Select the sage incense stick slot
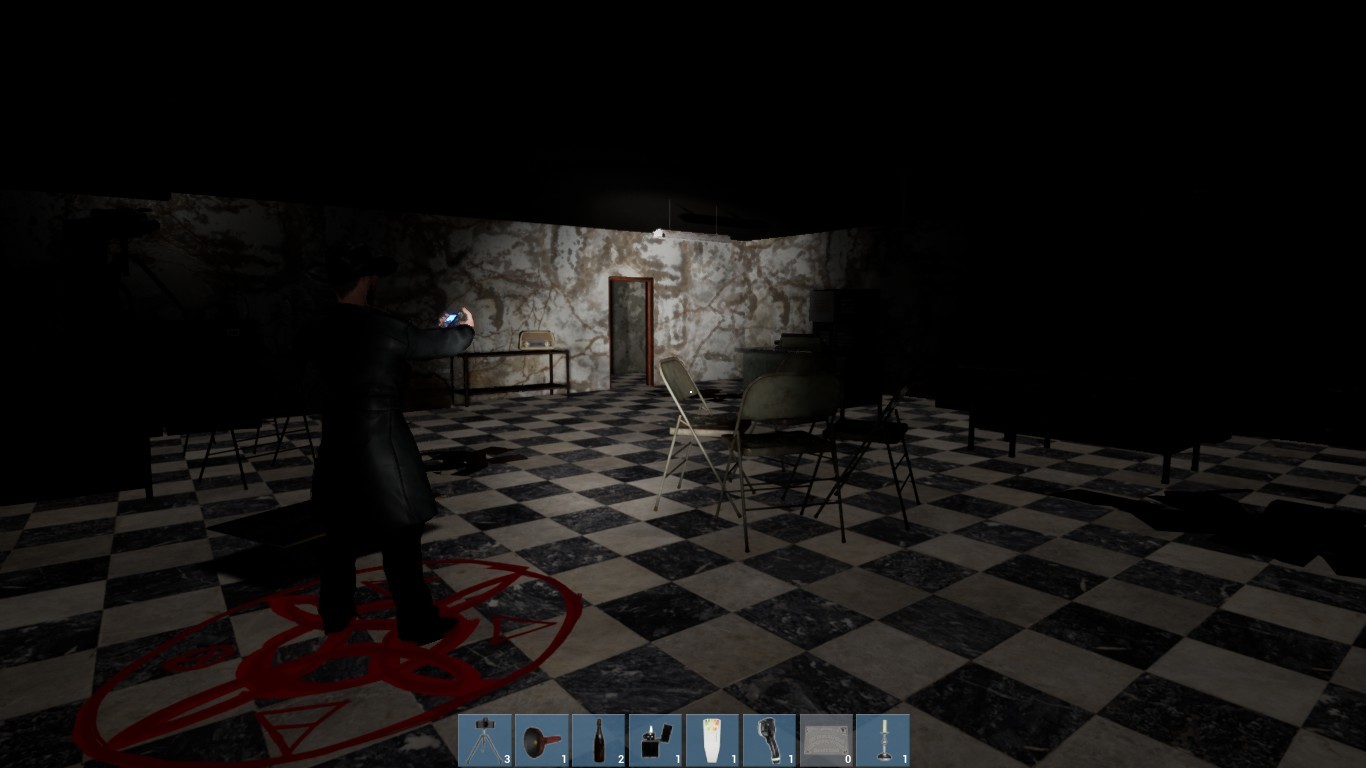This screenshot has width=1366, height=768. click(714, 737)
